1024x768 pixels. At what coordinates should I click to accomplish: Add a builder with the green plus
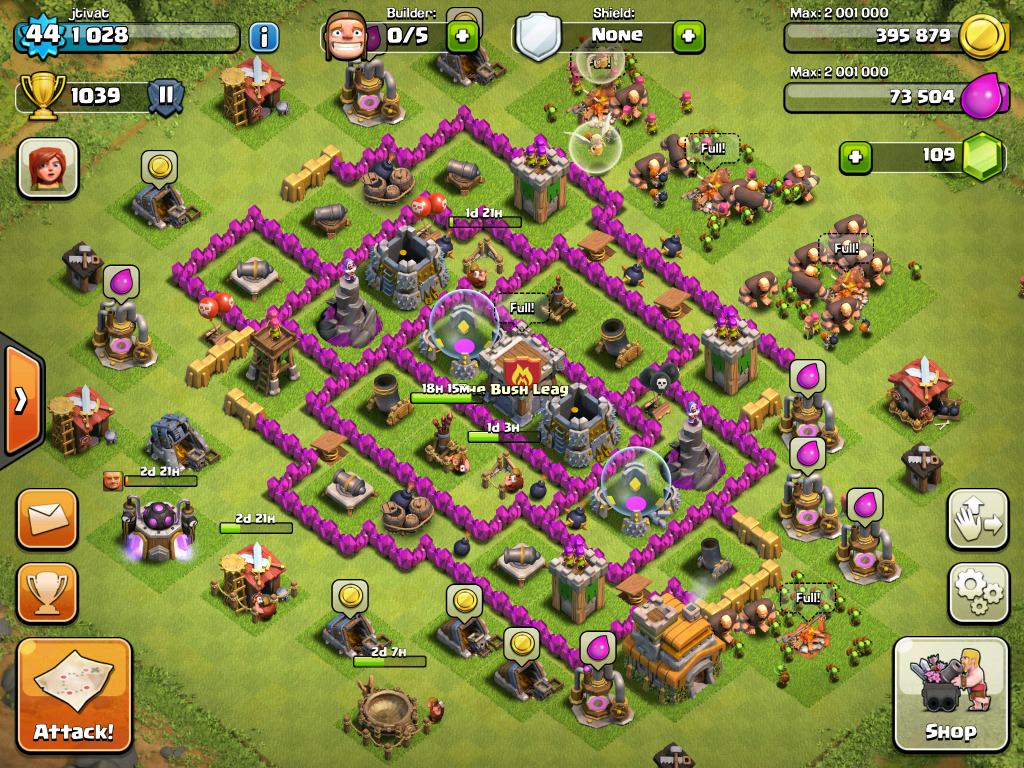(462, 37)
